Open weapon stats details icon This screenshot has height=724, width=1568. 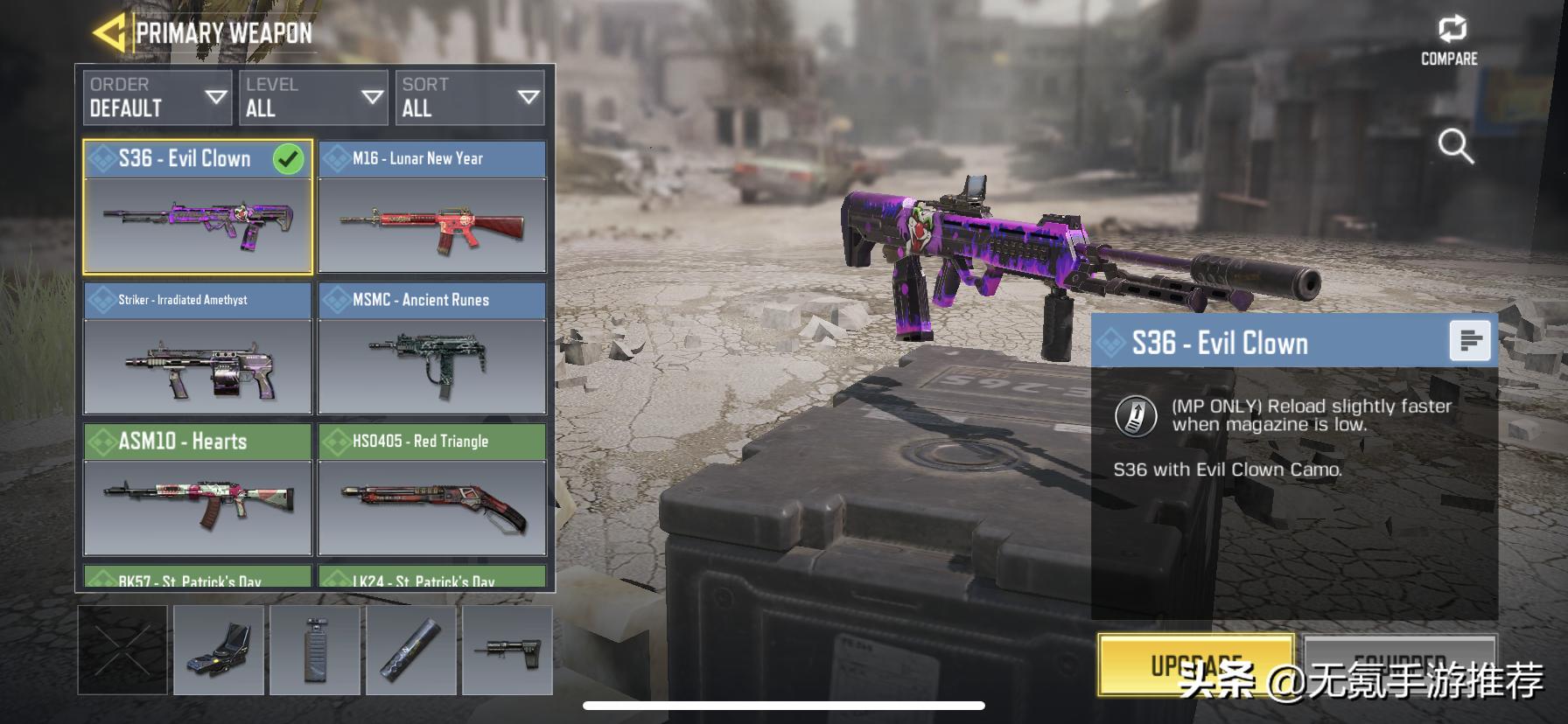[1470, 340]
